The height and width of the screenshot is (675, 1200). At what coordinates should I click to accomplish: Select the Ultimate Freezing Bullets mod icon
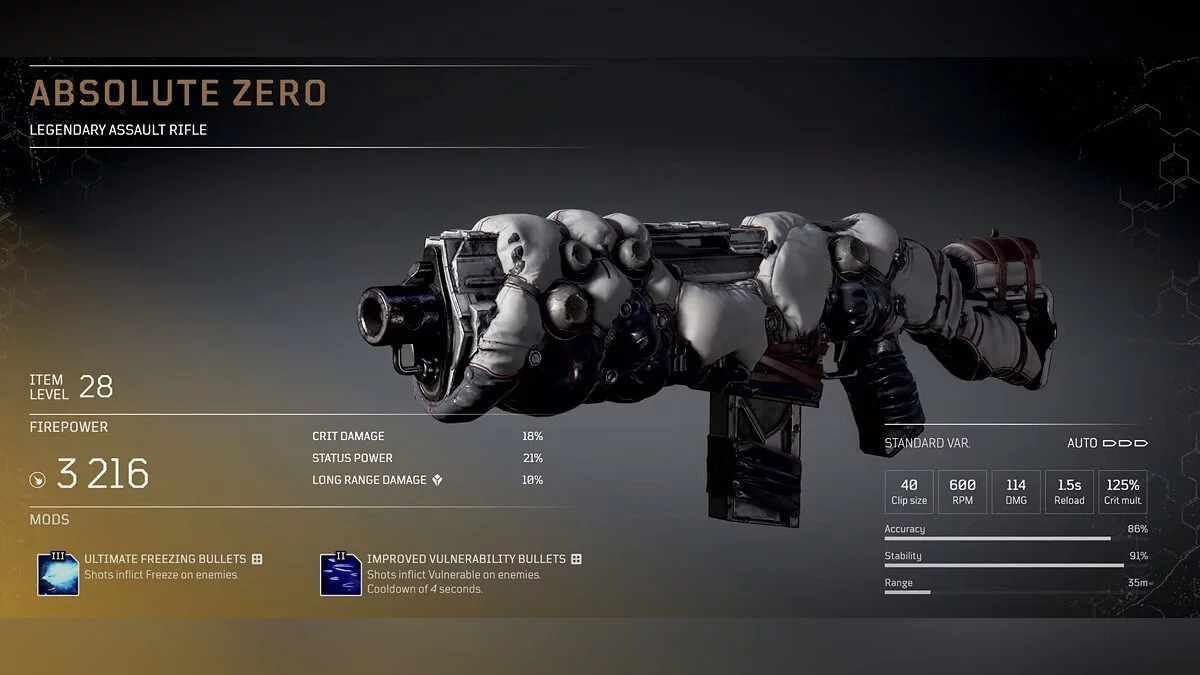tap(58, 574)
